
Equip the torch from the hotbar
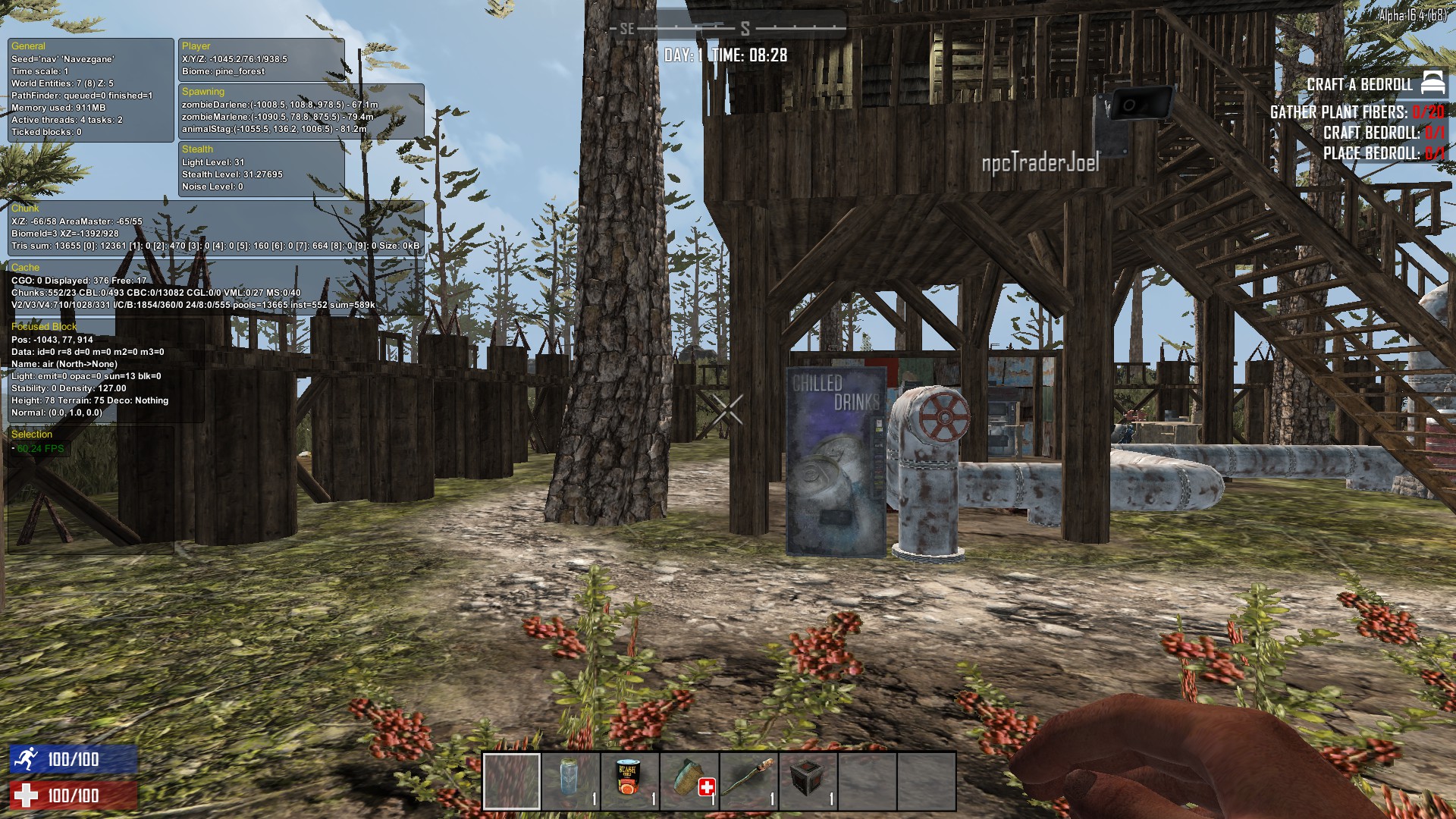[748, 781]
